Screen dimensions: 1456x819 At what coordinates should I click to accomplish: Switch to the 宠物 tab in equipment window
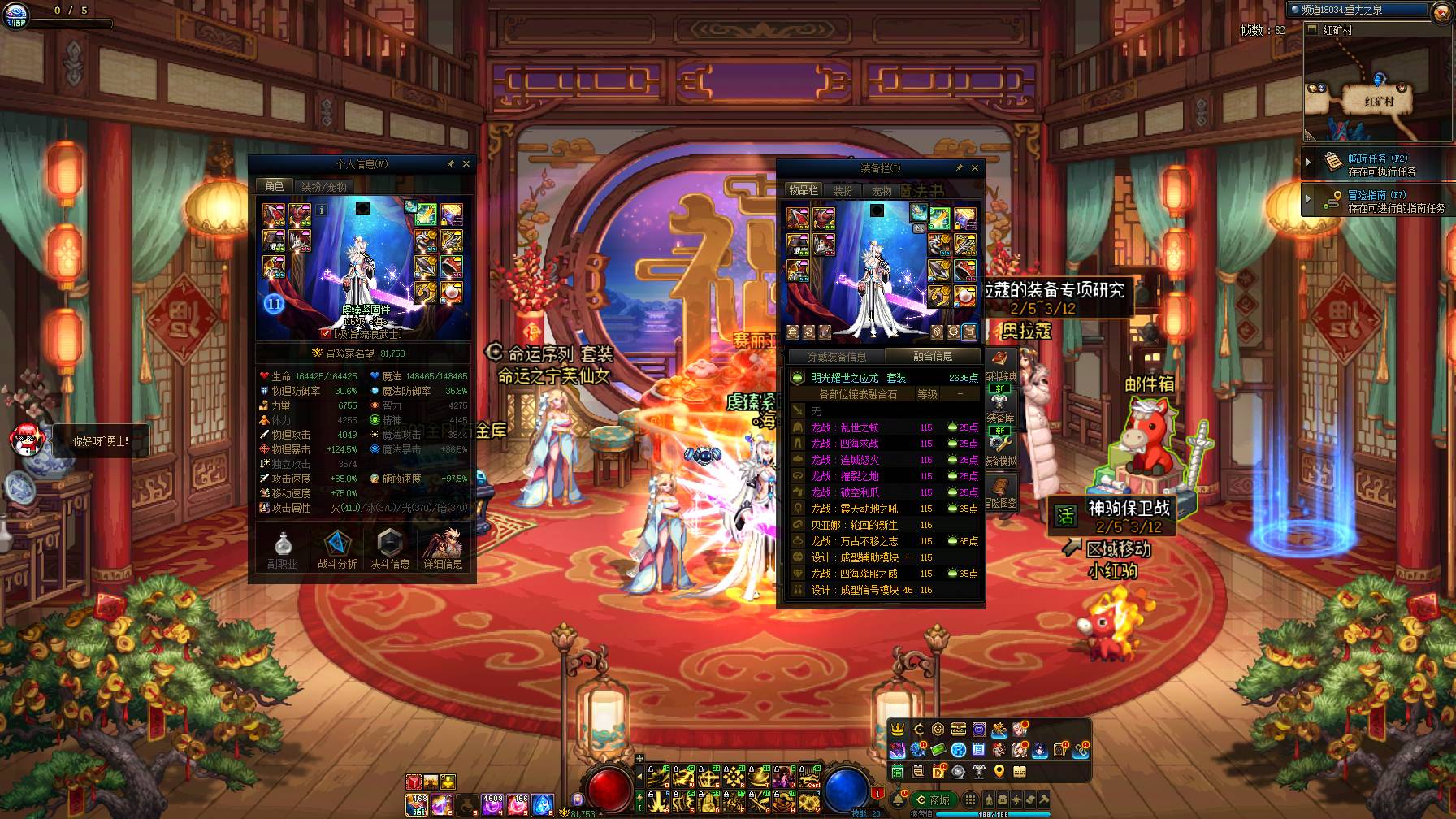[882, 191]
